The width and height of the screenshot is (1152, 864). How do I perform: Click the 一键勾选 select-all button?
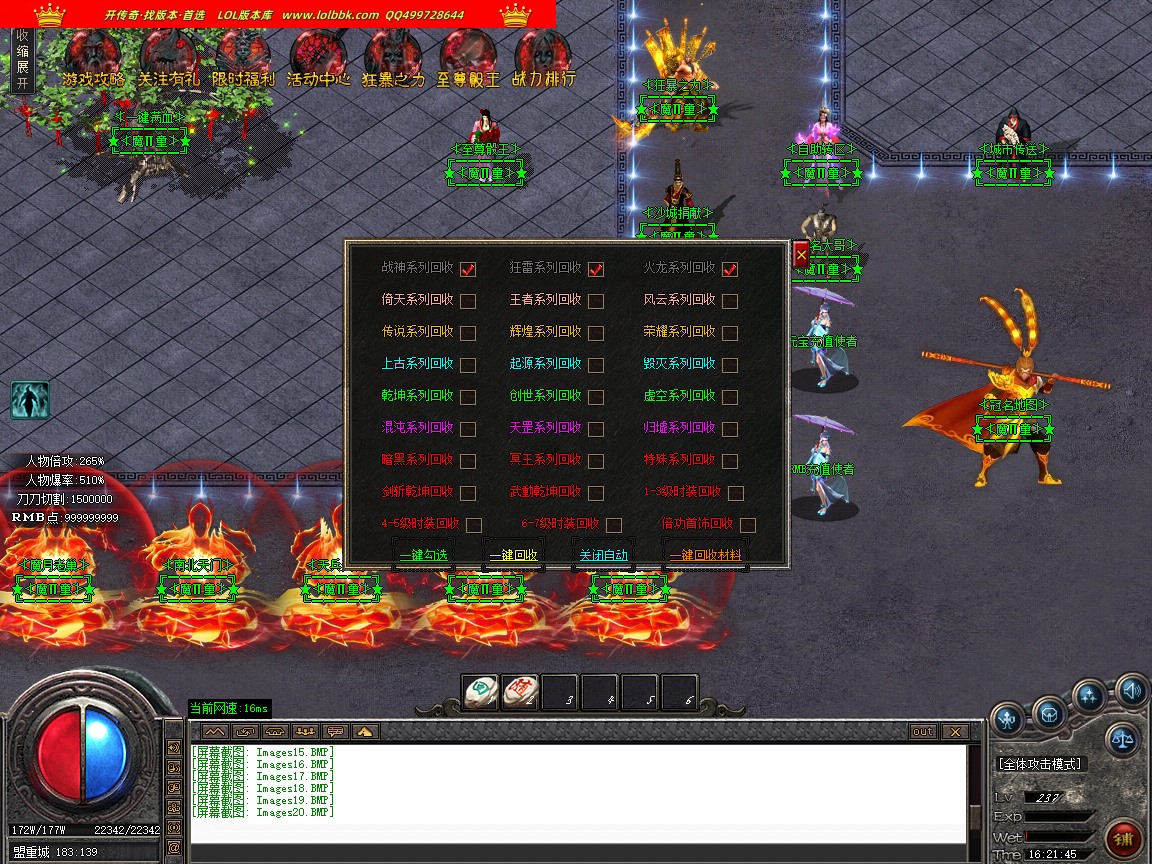(x=424, y=555)
